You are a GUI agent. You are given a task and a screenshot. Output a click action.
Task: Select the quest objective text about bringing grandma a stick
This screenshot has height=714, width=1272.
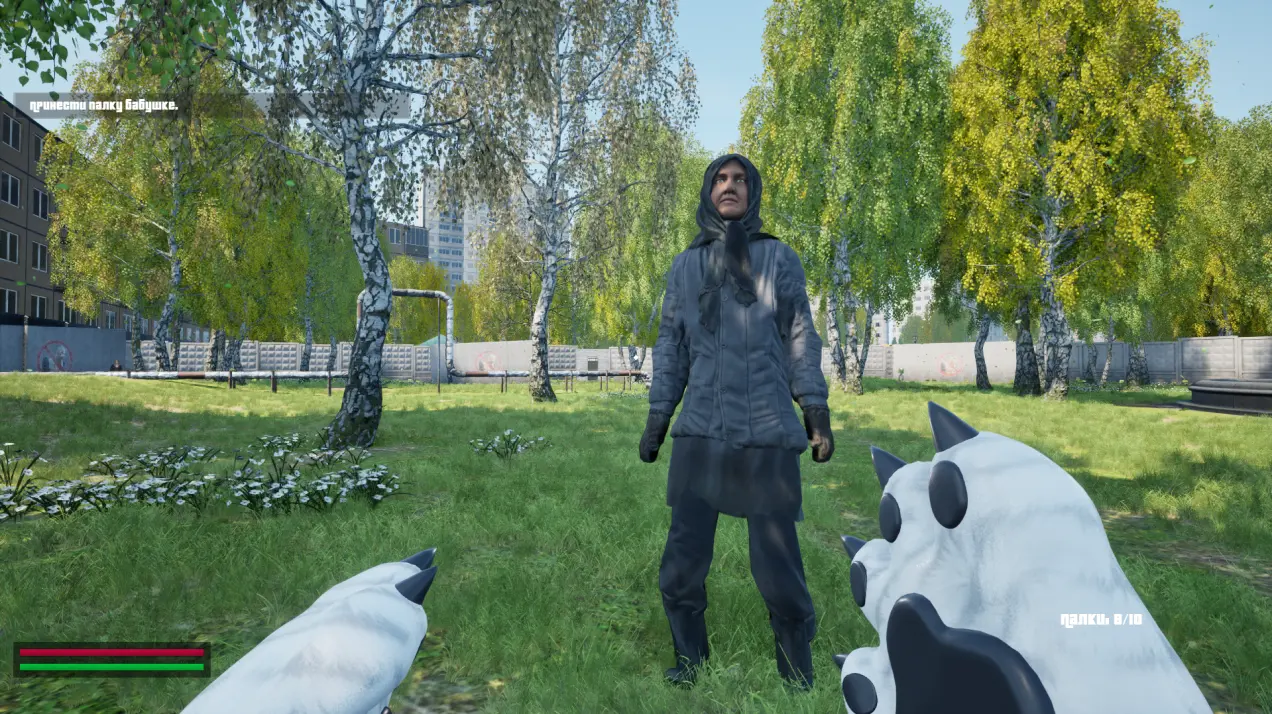pos(103,104)
